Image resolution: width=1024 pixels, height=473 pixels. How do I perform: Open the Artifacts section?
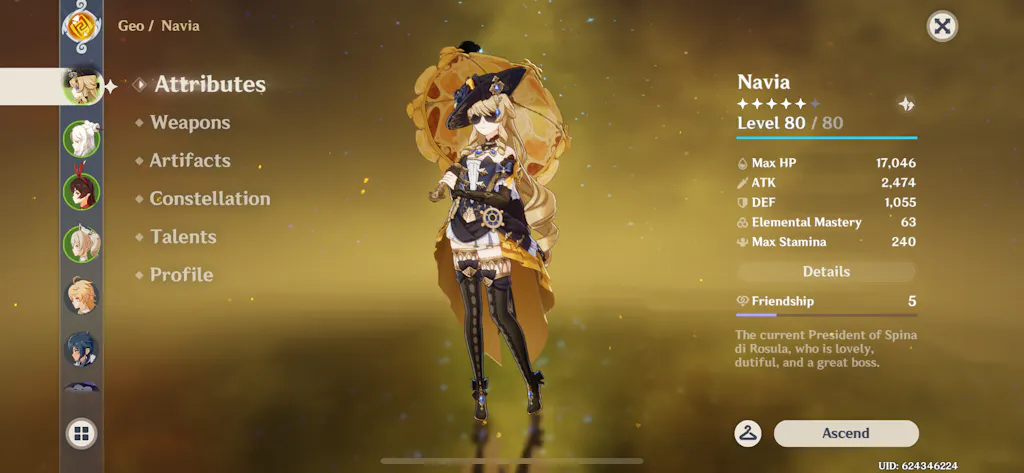click(190, 161)
